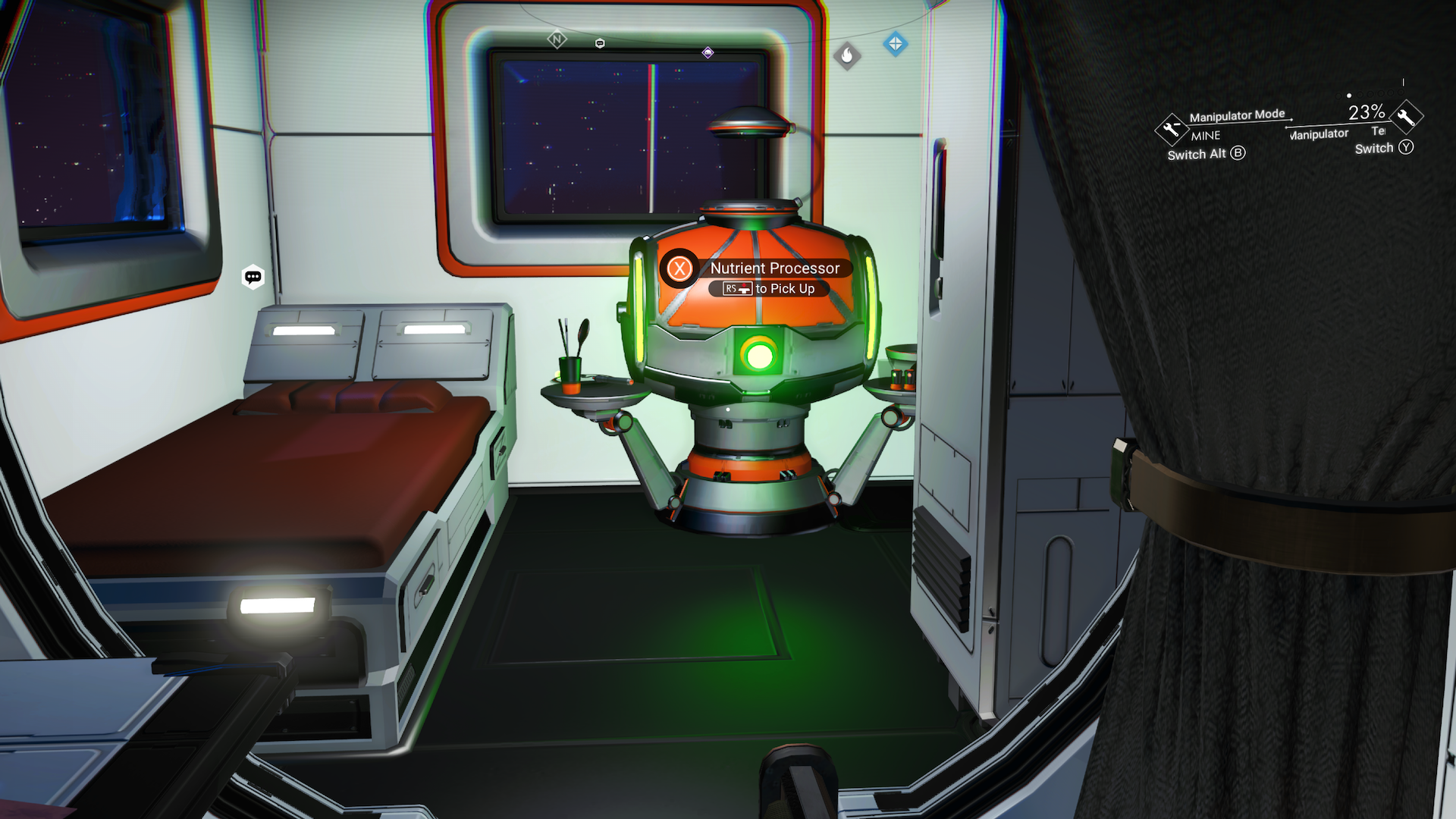Click the blue waypoint diamond marker
Viewport: 1456px width, 819px height.
[x=896, y=43]
